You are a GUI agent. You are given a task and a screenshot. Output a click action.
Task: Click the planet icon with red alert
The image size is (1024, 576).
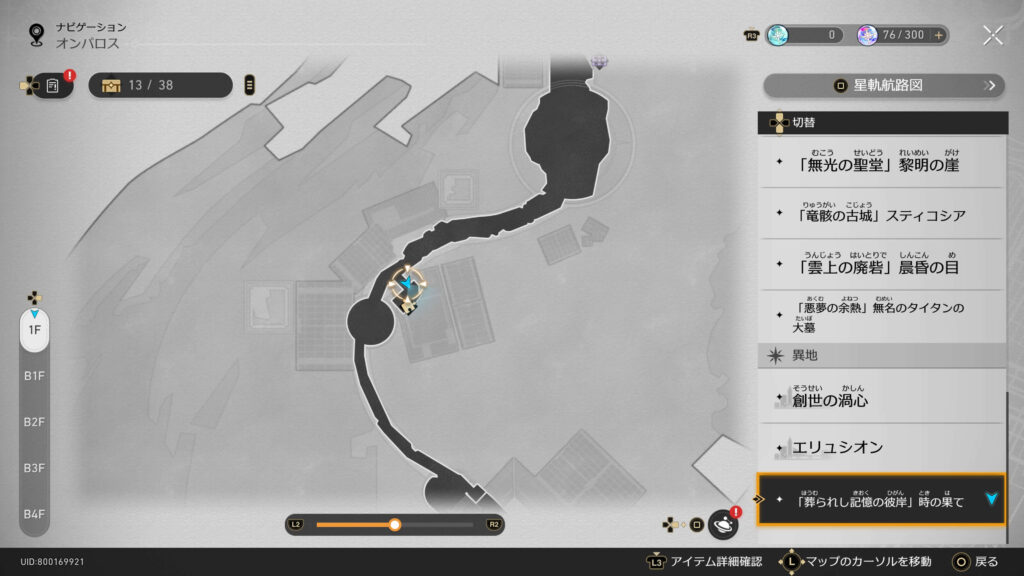pos(722,524)
